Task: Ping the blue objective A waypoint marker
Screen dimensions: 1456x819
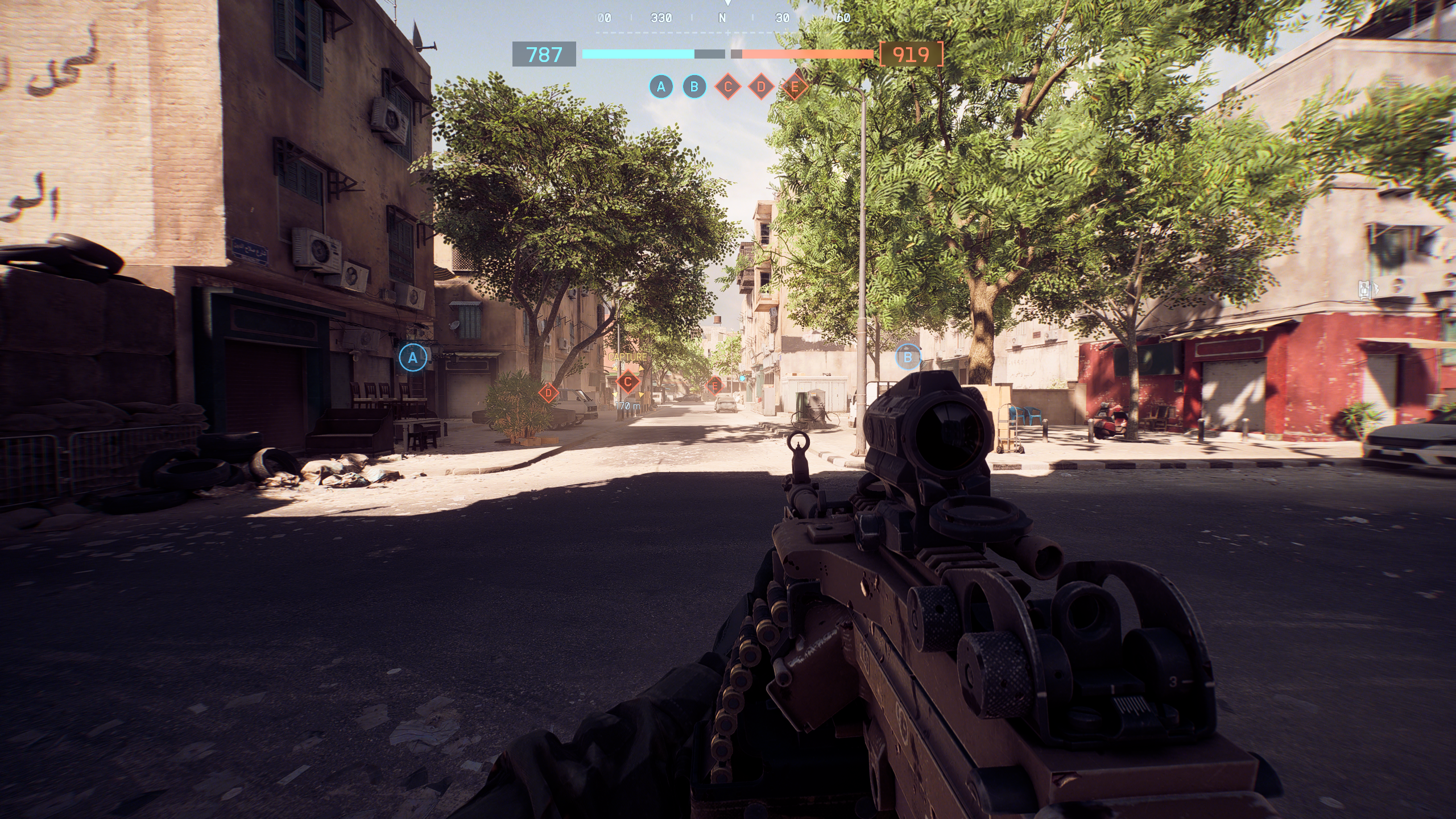Action: coord(413,358)
